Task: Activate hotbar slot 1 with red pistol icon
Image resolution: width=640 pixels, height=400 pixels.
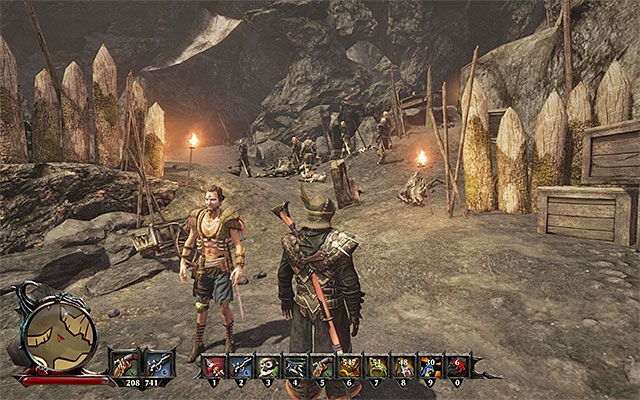Action: [x=214, y=366]
